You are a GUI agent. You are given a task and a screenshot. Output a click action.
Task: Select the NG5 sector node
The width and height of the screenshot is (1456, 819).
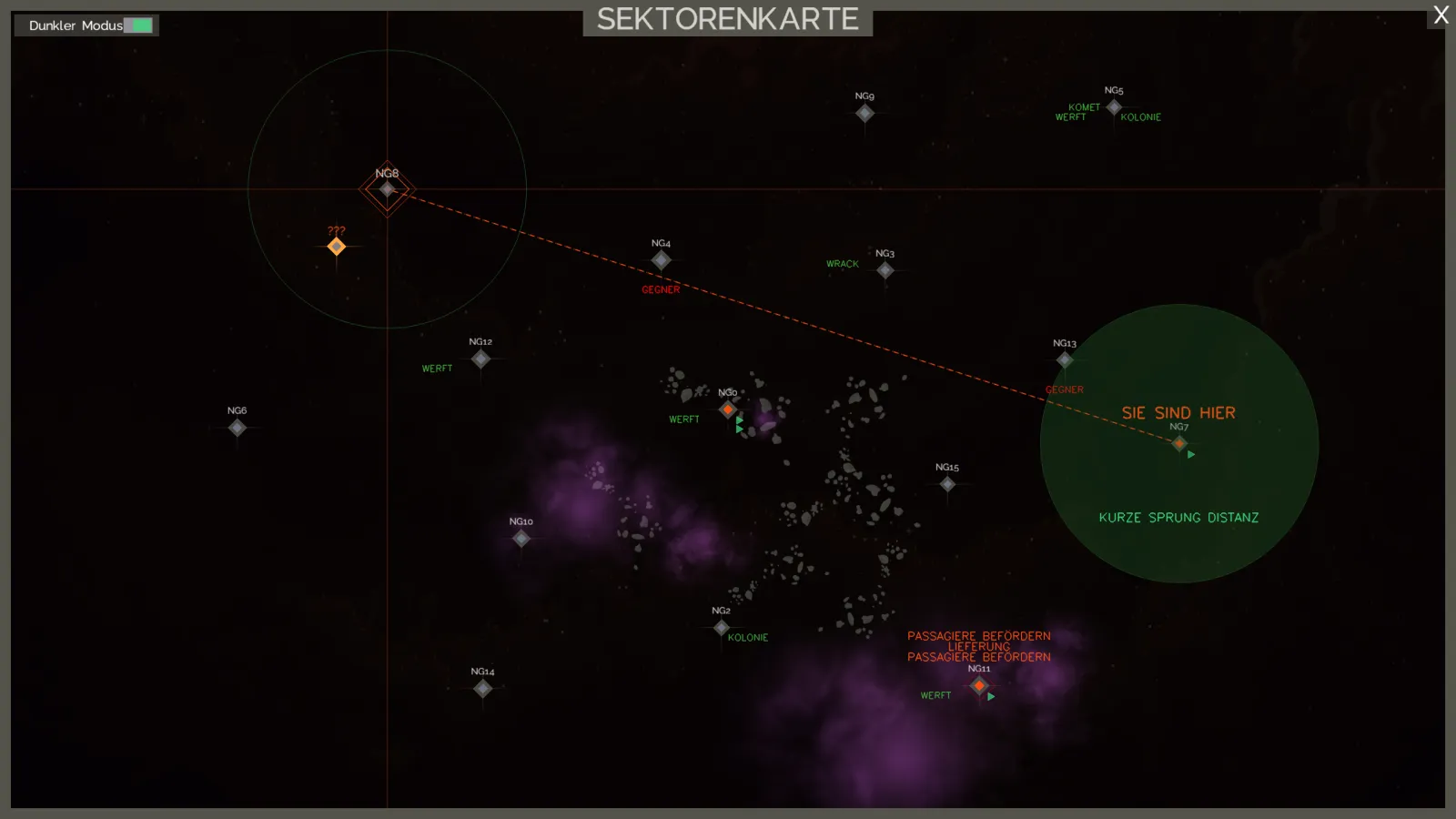click(x=1114, y=107)
